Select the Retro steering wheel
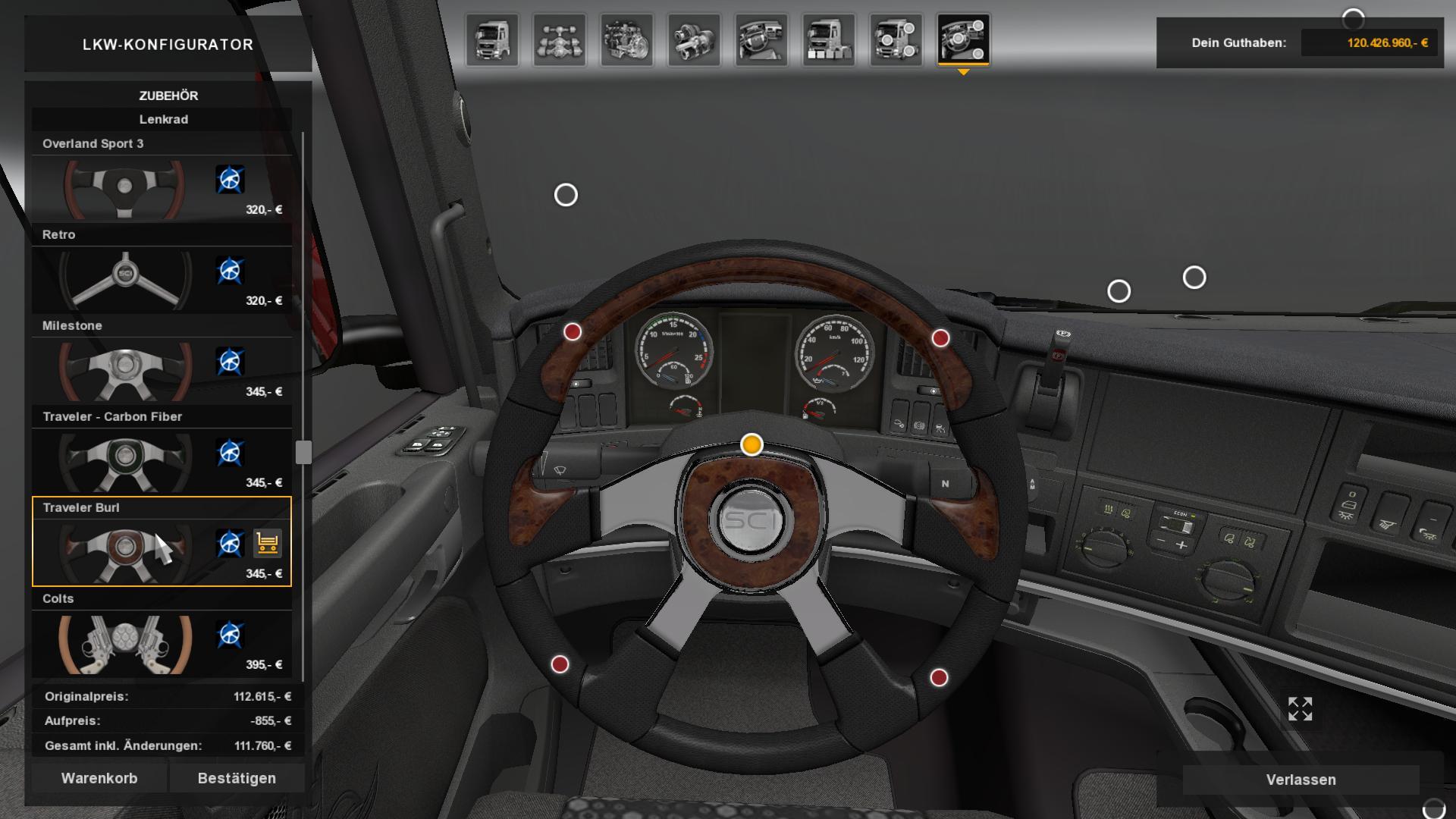1456x819 pixels. 125,278
